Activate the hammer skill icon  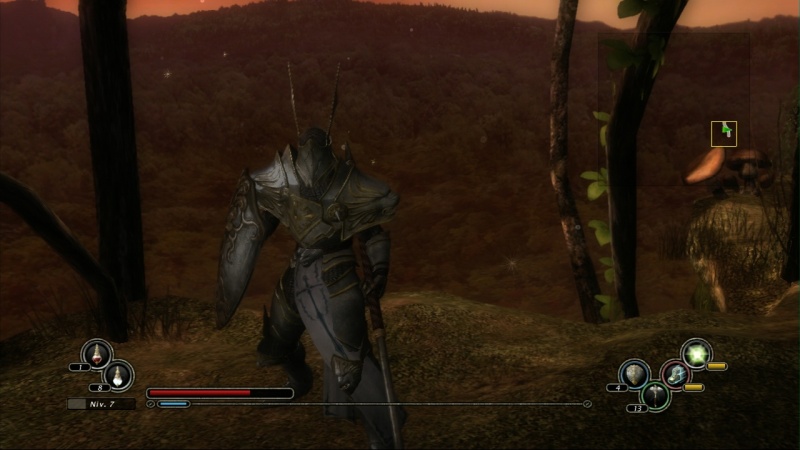[x=655, y=395]
